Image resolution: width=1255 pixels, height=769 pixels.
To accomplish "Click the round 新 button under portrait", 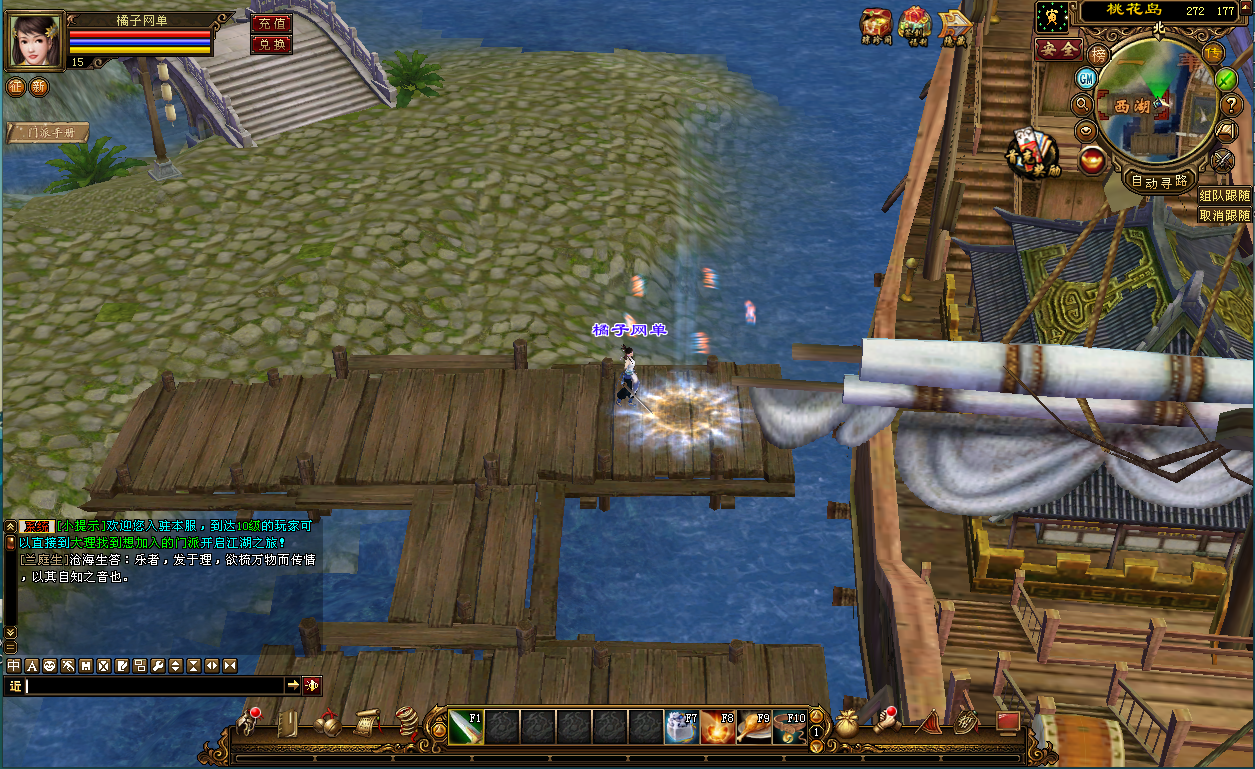I will 38,87.
